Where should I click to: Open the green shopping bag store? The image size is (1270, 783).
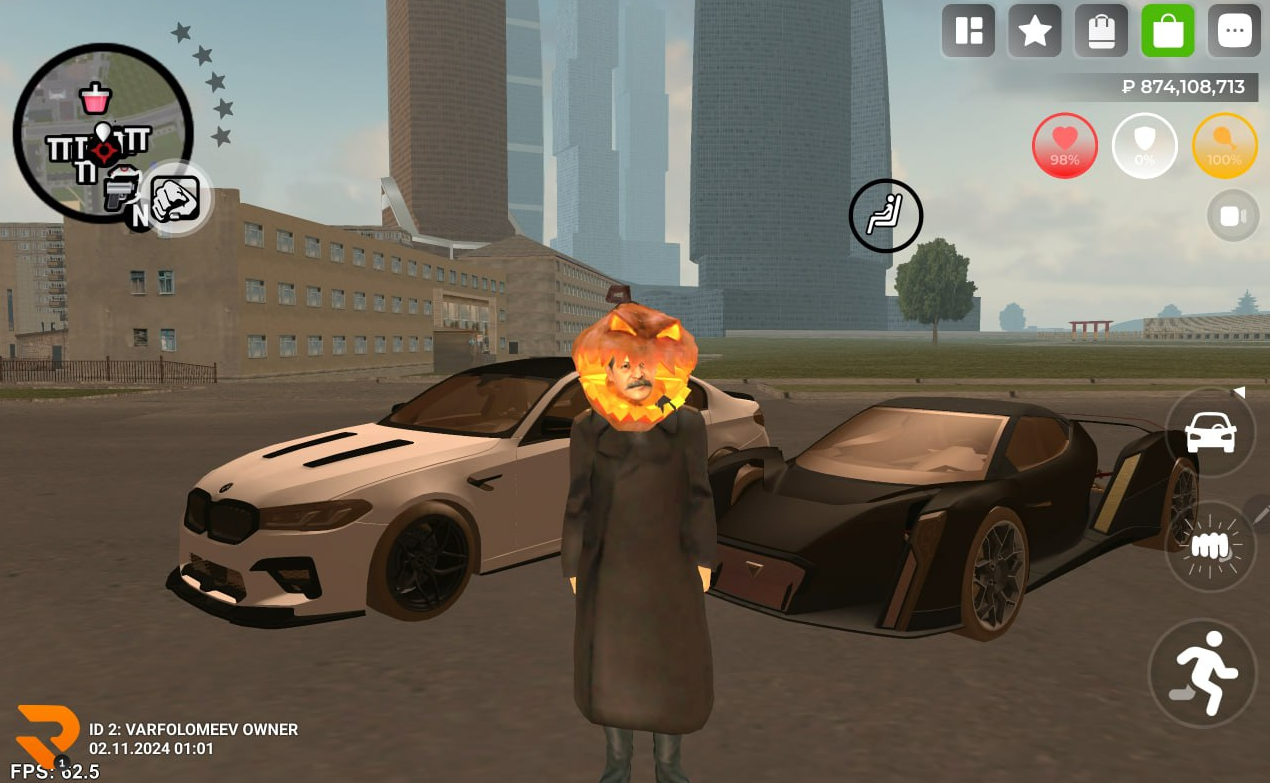point(1168,31)
